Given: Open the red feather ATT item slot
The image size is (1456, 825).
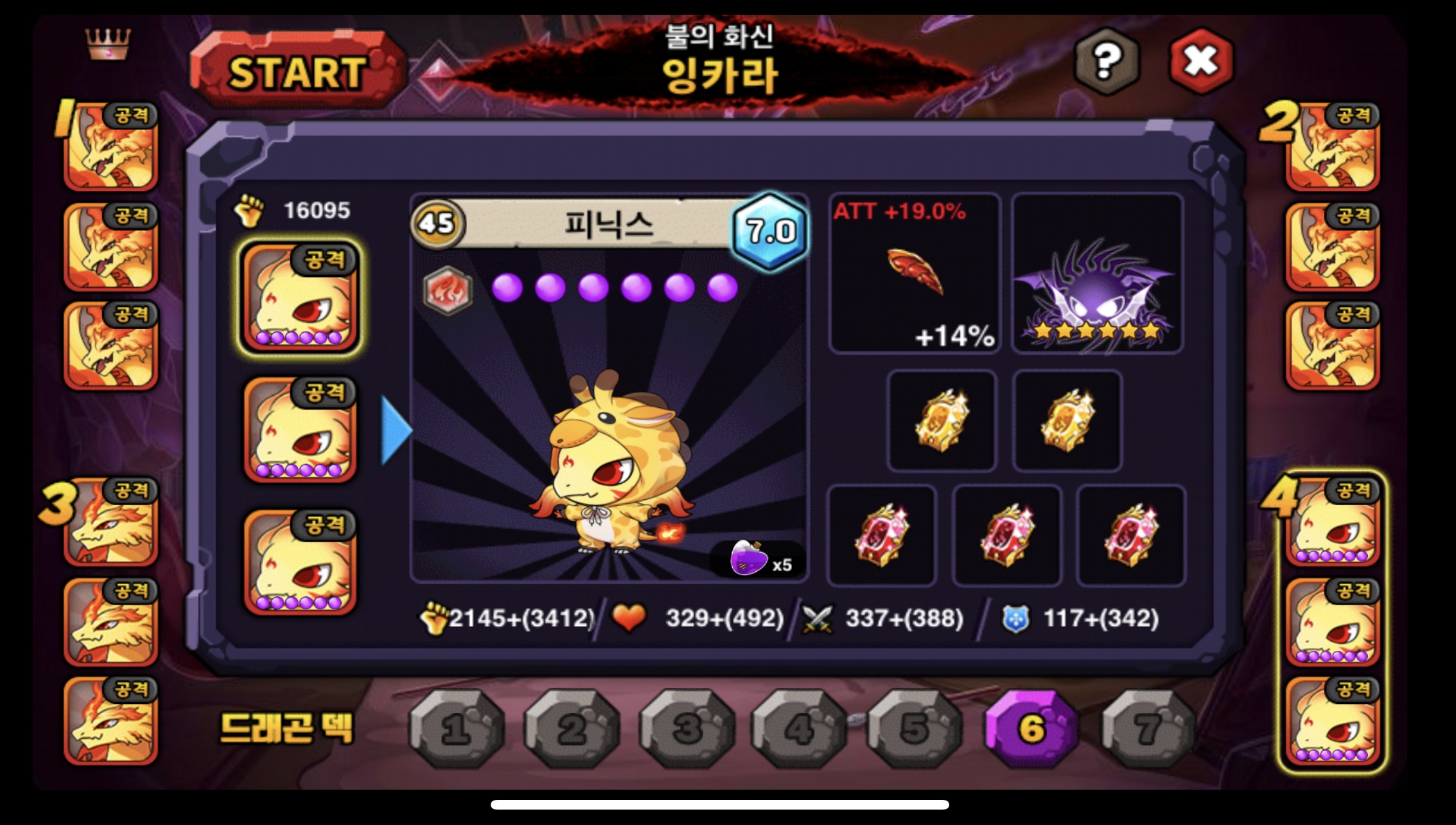Looking at the screenshot, I should (x=915, y=274).
